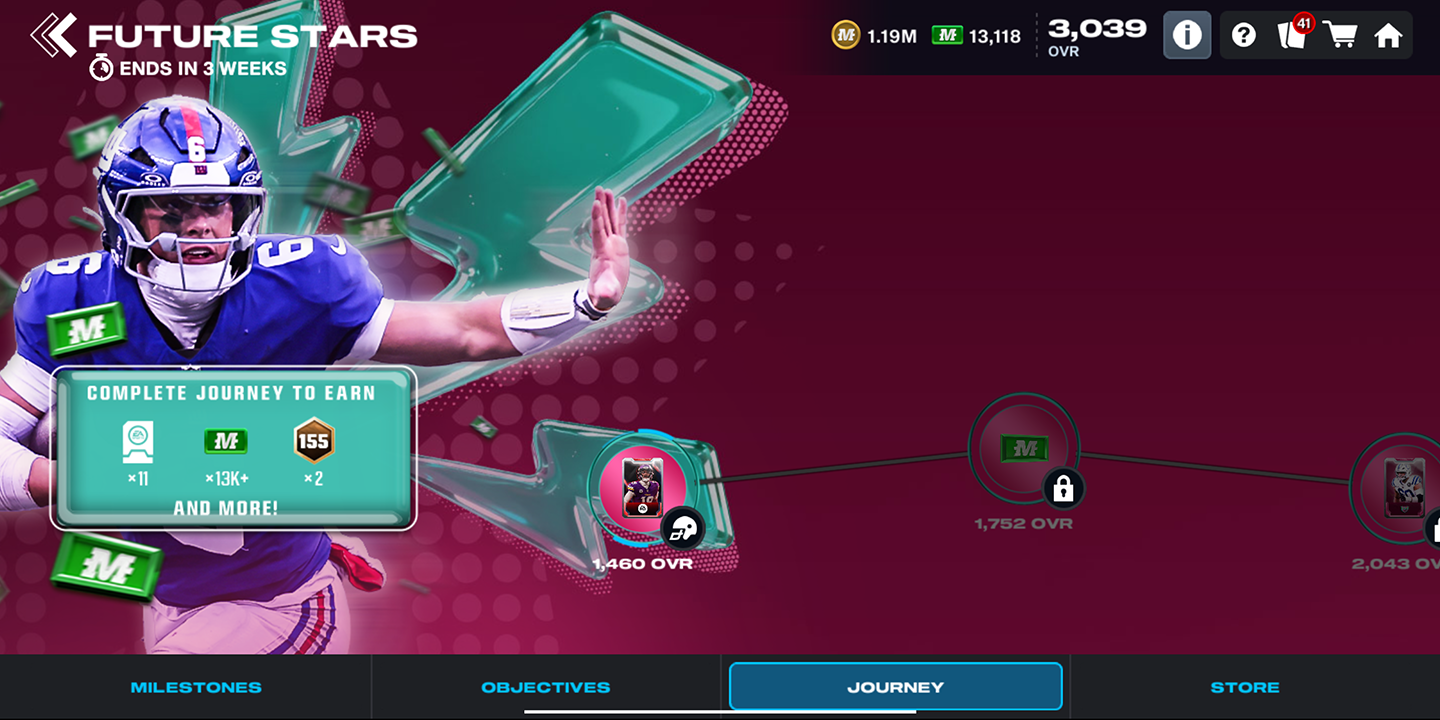
Task: Tap the gold coin balance
Action: pyautogui.click(x=873, y=36)
